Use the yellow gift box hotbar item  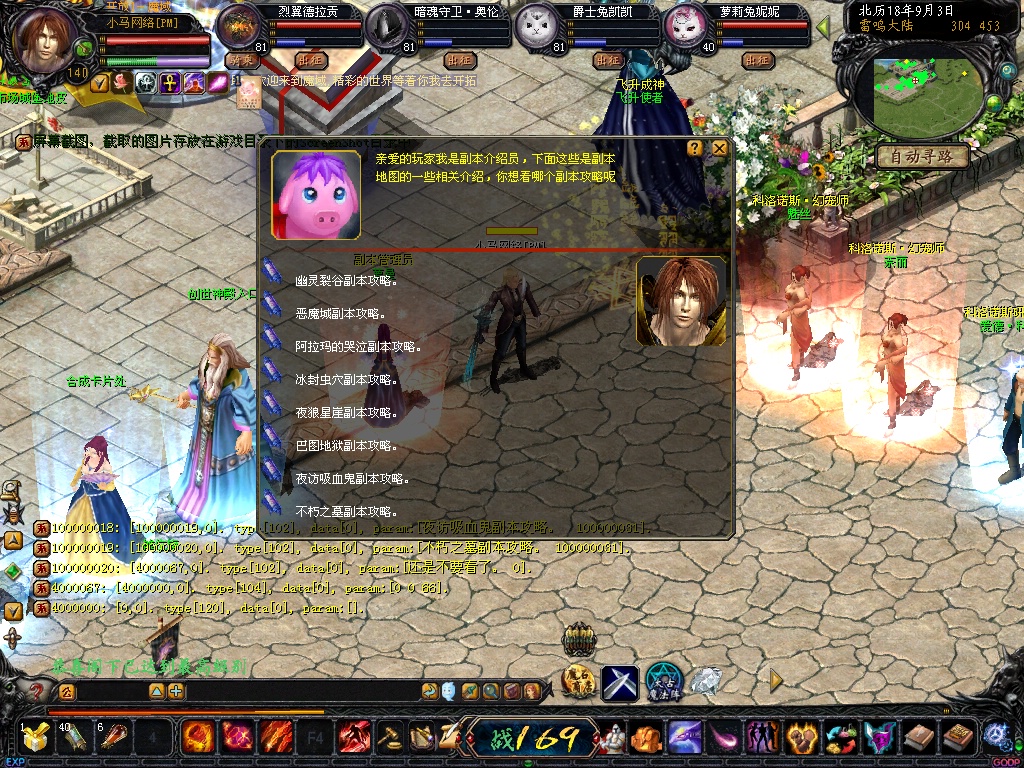tap(36, 739)
